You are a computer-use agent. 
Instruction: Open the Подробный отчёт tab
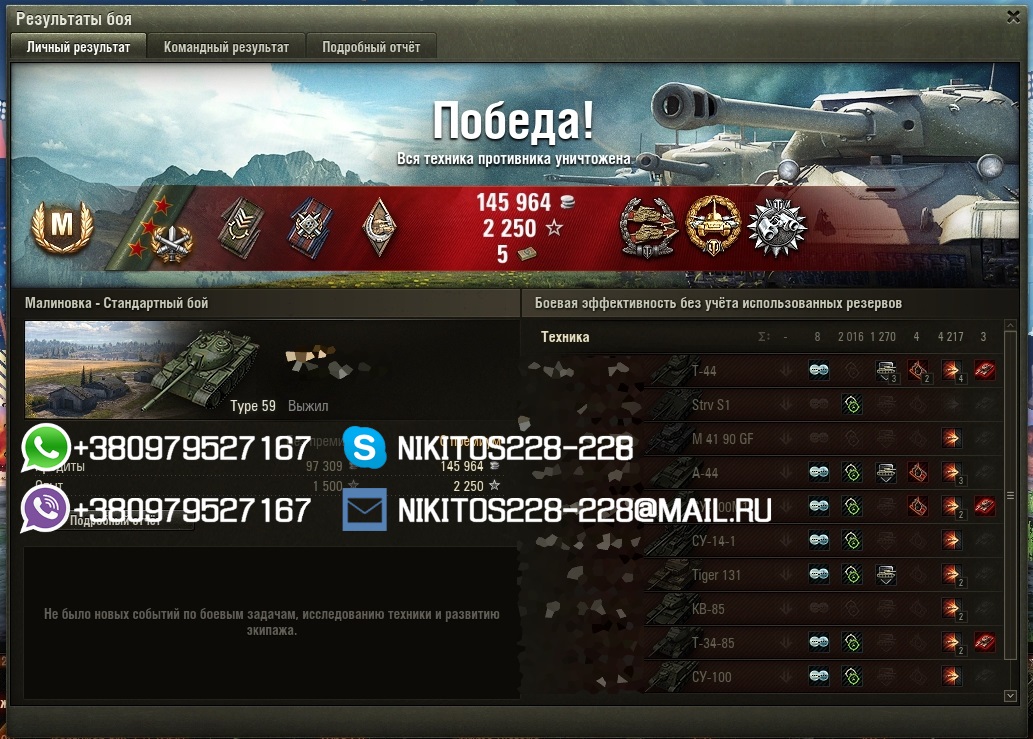[x=370, y=47]
